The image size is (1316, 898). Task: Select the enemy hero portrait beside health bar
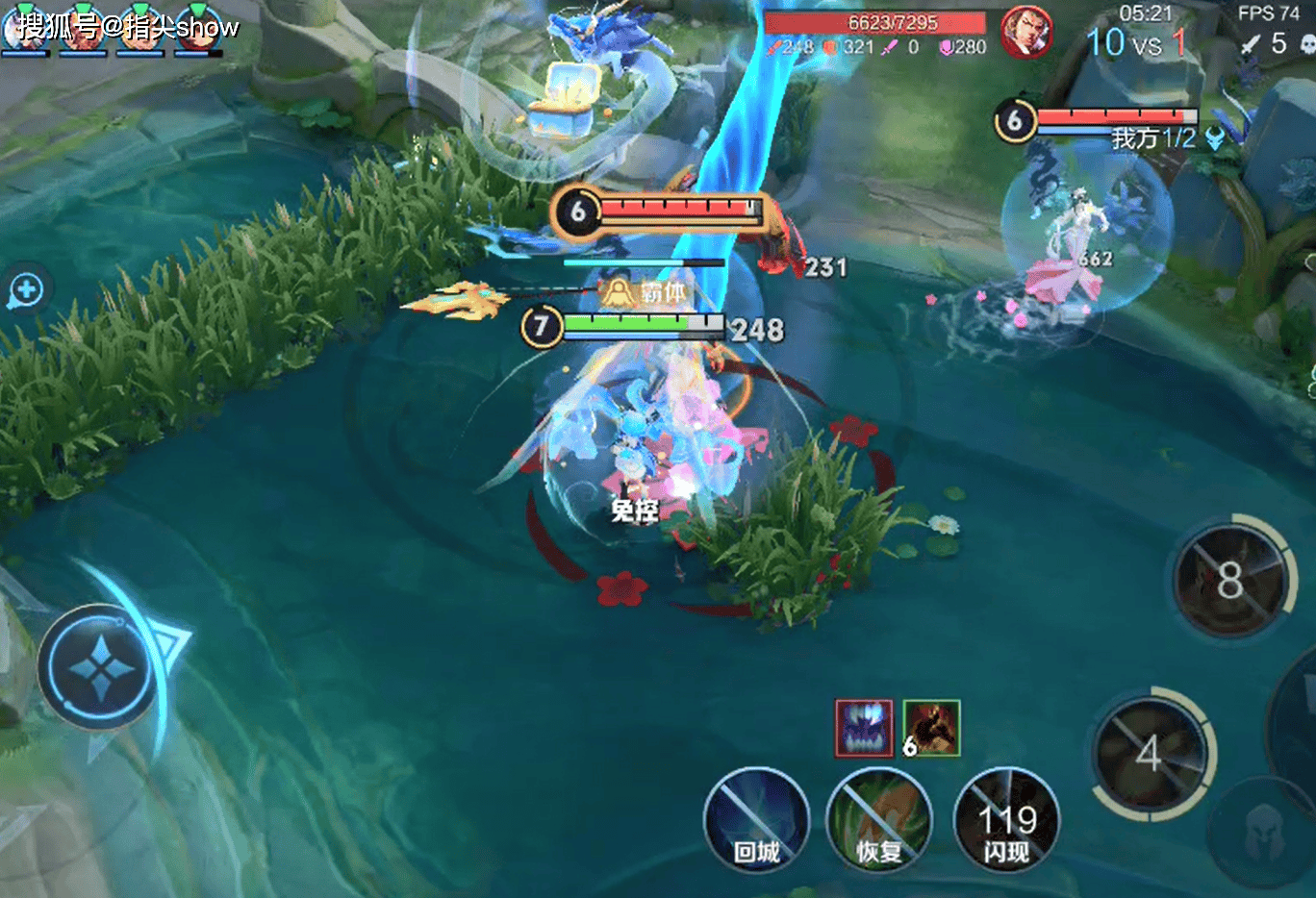click(1026, 32)
